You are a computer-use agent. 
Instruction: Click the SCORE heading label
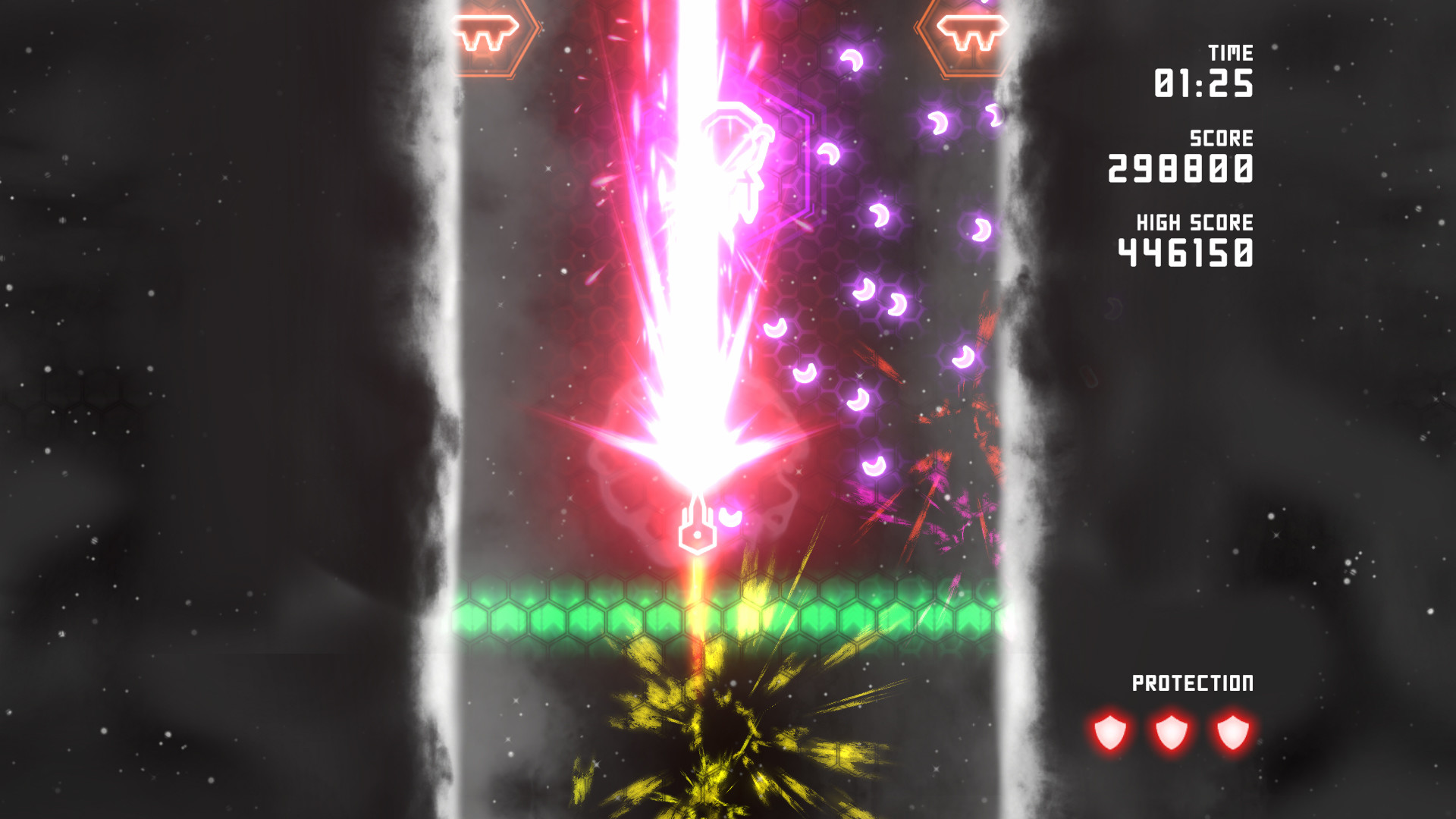1221,139
